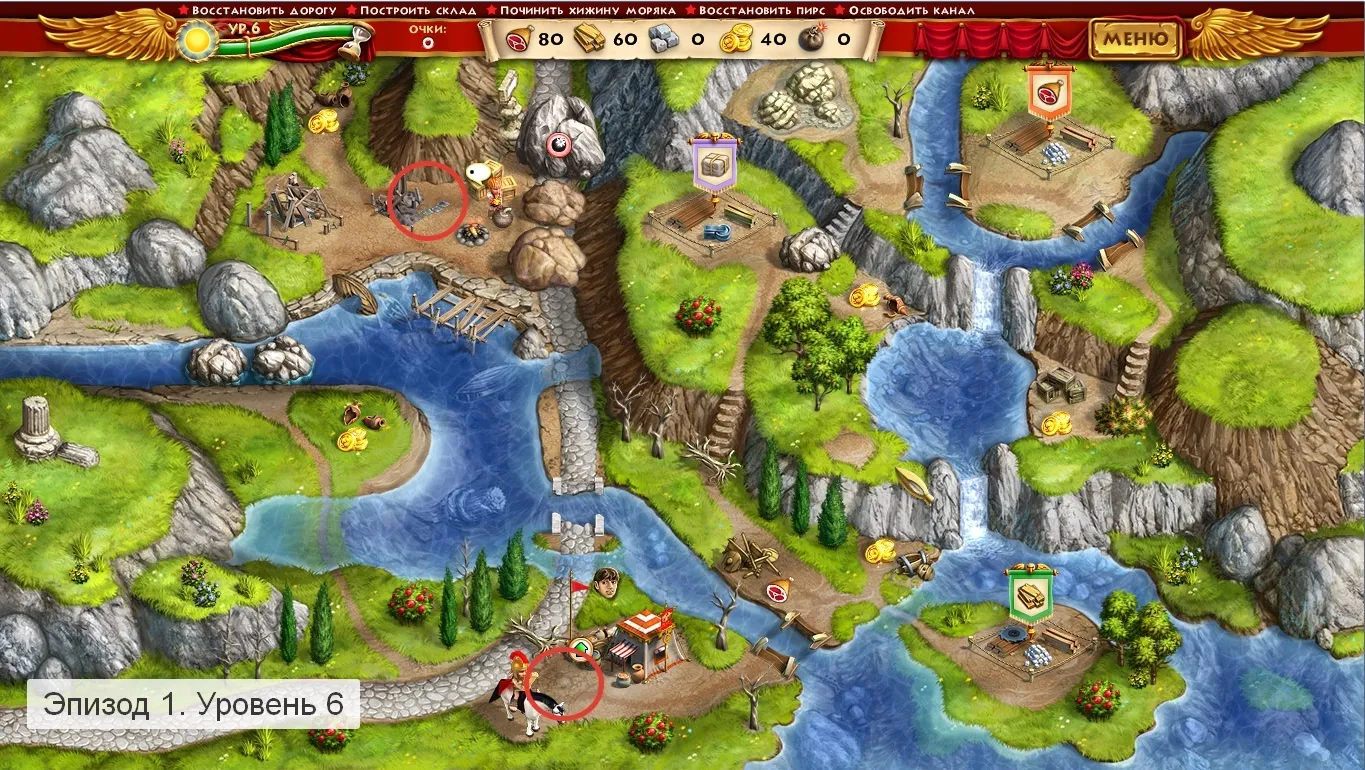Open the МЕНЮ button
Image resolution: width=1365 pixels, height=770 pixels.
tap(1135, 39)
